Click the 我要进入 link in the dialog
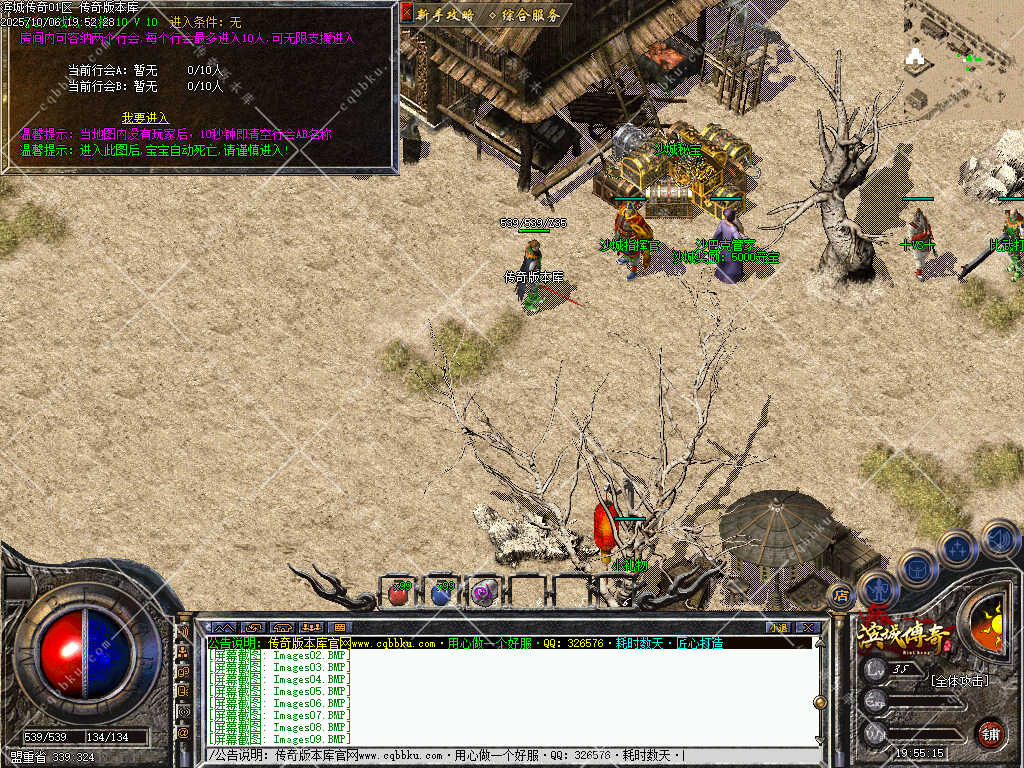Screen dimensions: 1024x768 coord(145,118)
